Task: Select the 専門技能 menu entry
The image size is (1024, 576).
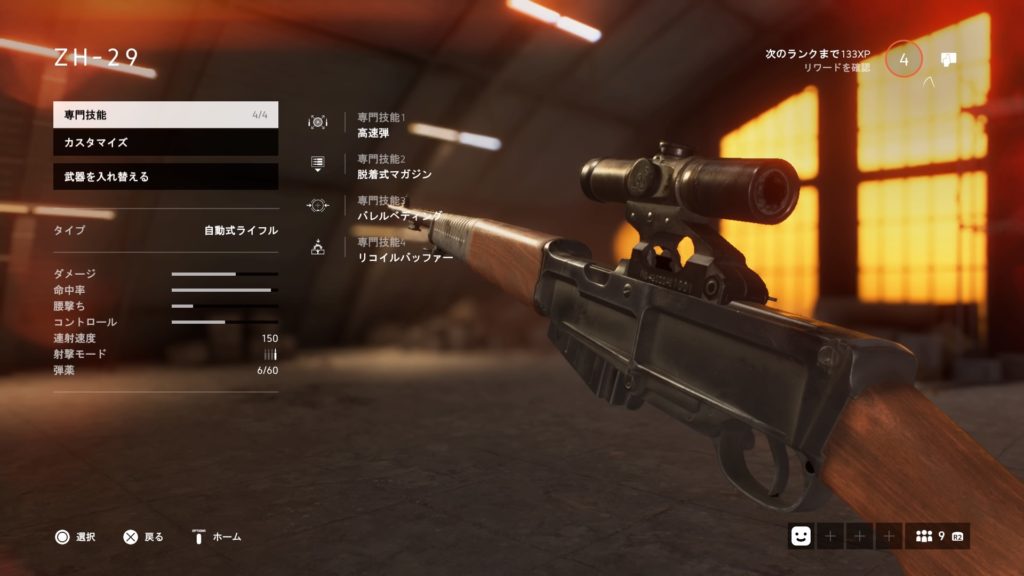Action: coord(165,115)
